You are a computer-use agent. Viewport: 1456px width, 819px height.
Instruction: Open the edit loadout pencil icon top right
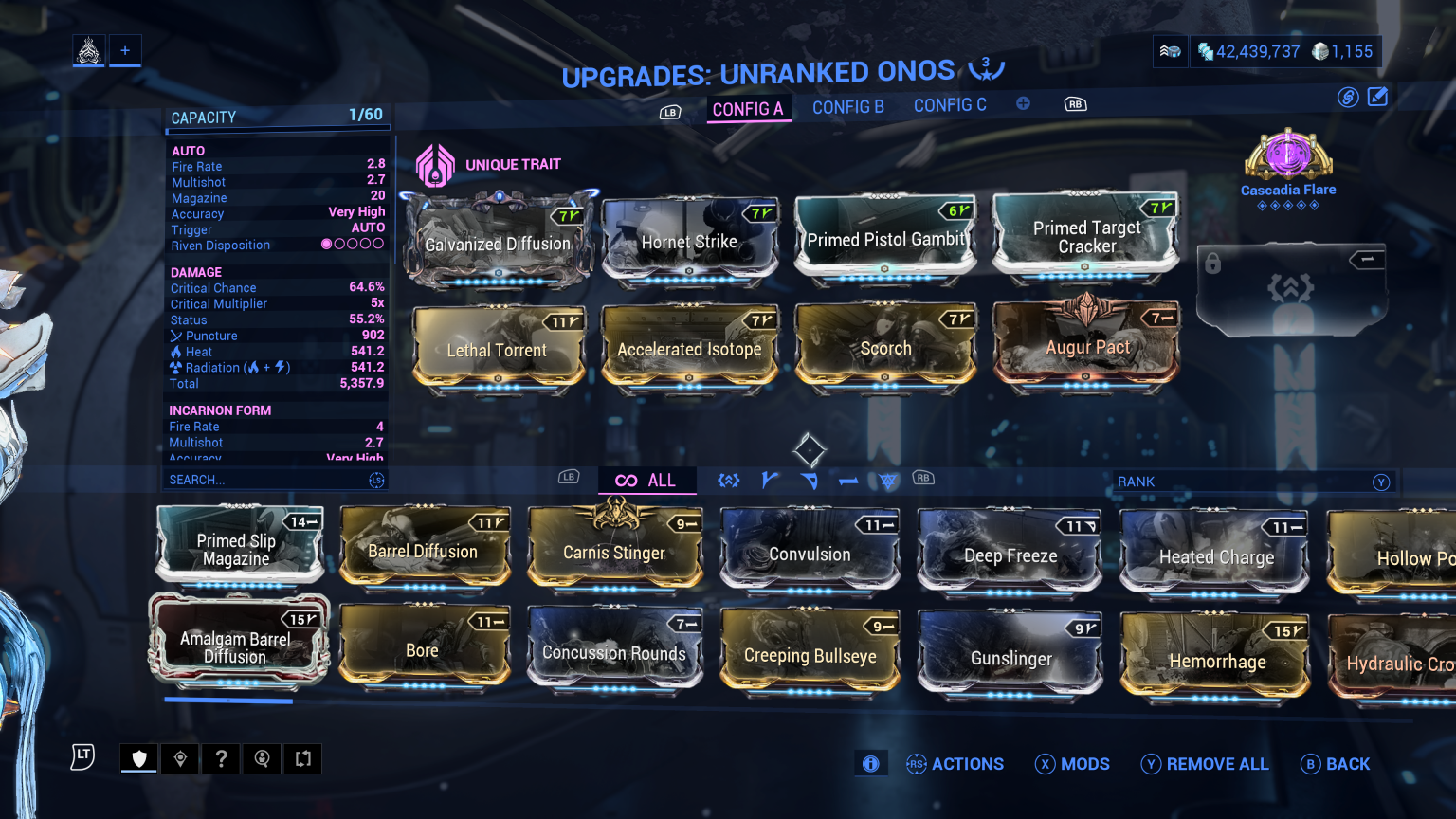coord(1377,97)
